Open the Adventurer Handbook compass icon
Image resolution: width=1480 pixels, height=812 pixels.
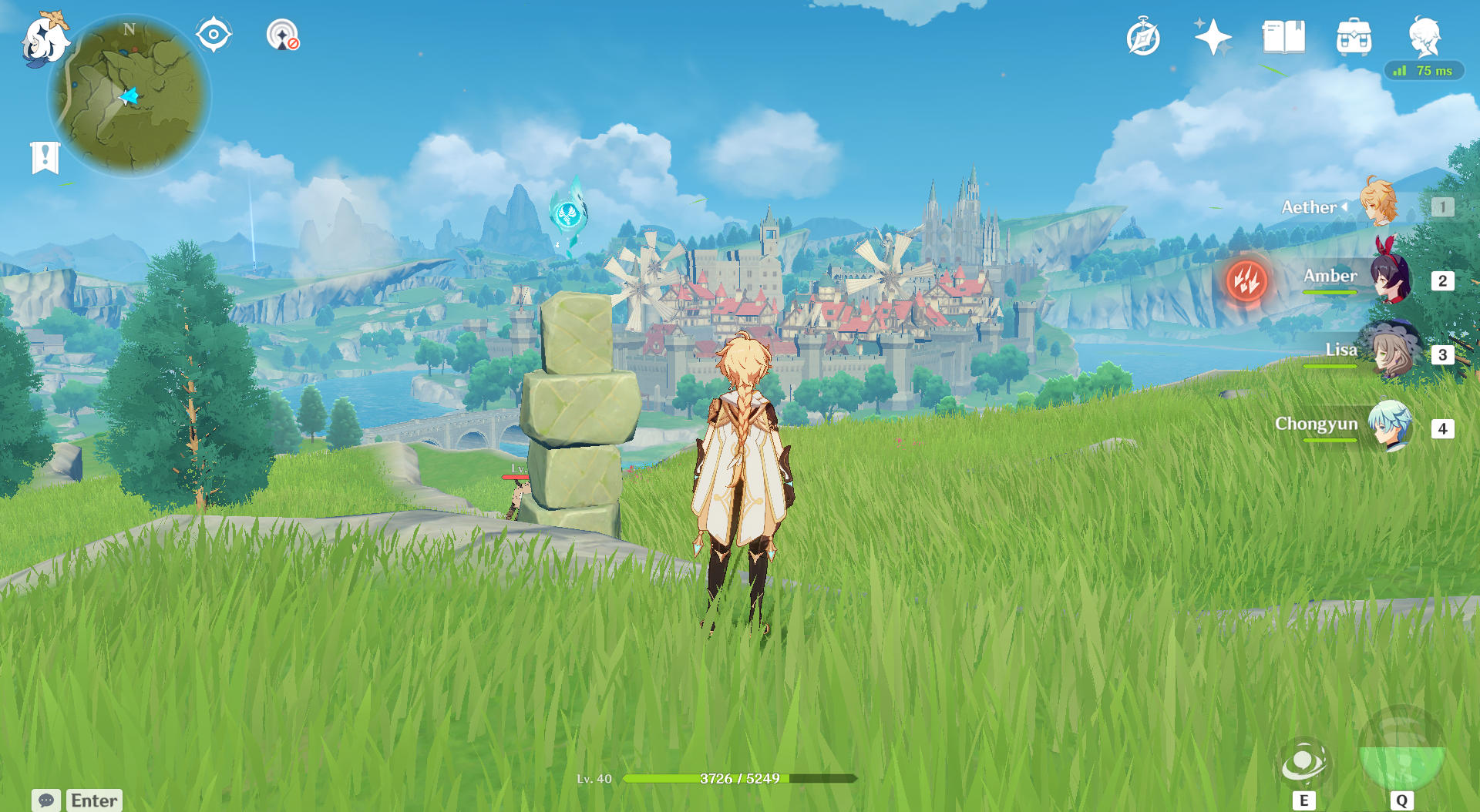[1142, 38]
